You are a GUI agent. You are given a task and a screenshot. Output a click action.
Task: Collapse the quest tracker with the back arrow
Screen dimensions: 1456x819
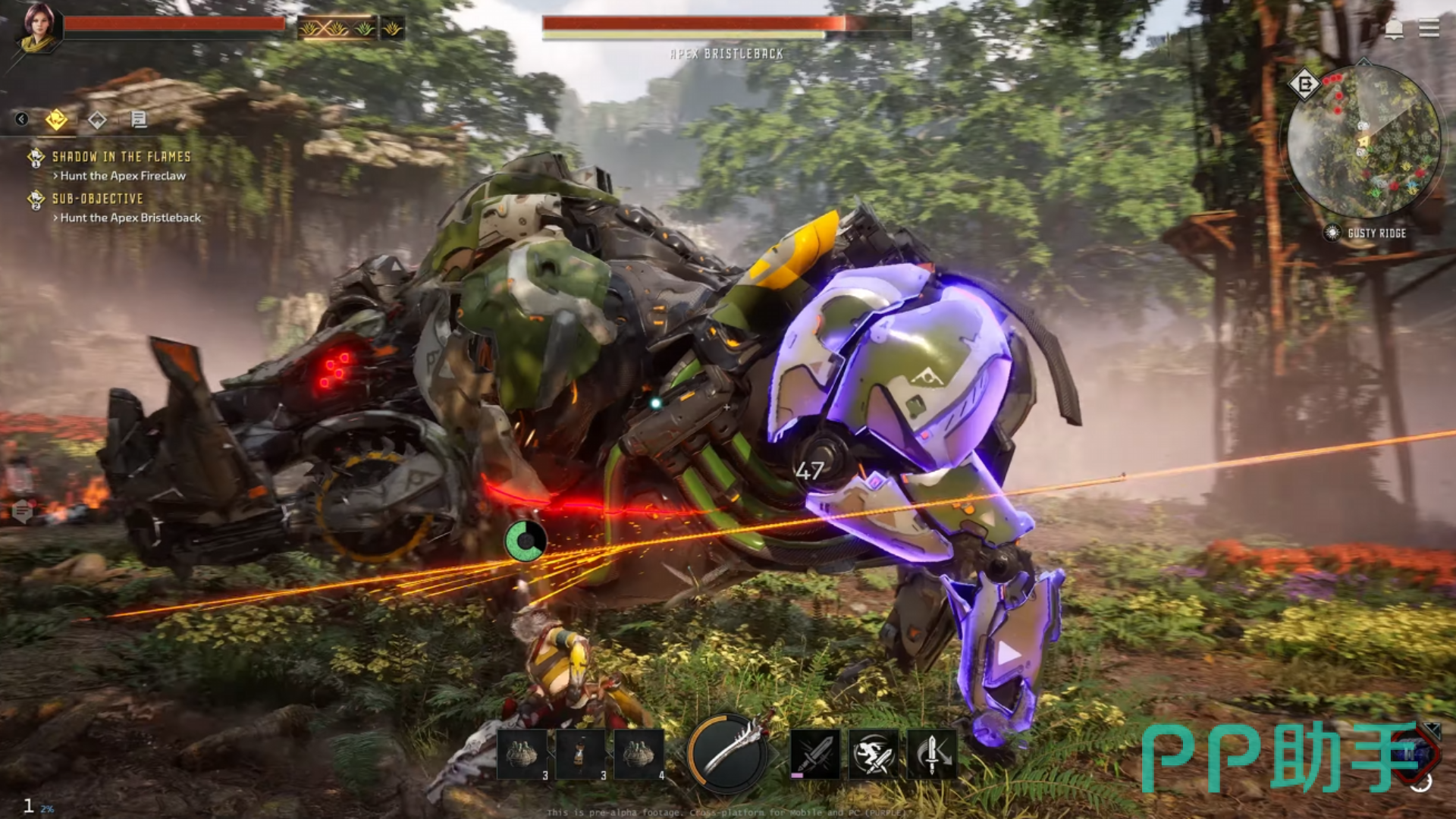(x=22, y=119)
